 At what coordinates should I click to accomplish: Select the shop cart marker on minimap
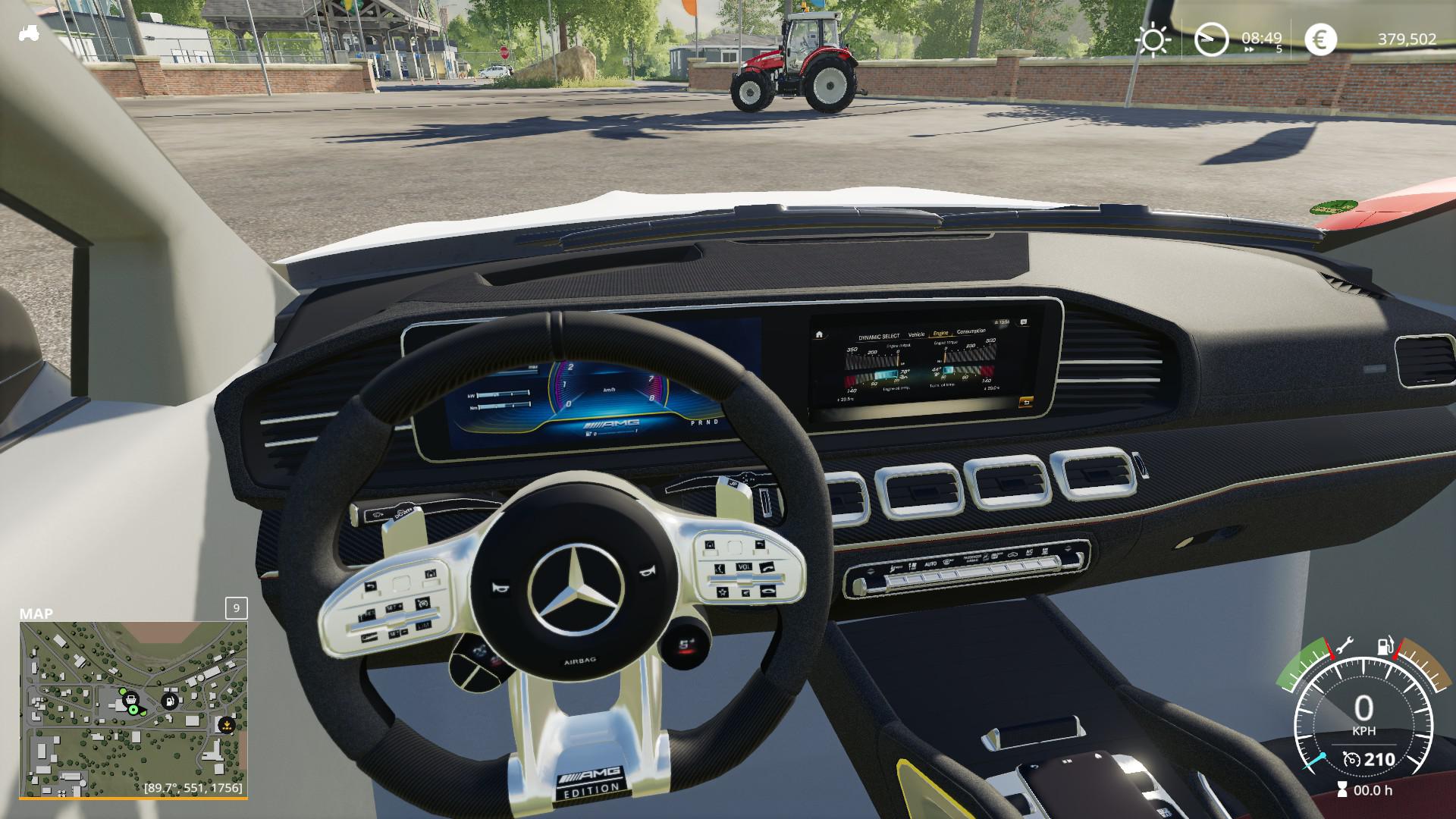point(130,698)
